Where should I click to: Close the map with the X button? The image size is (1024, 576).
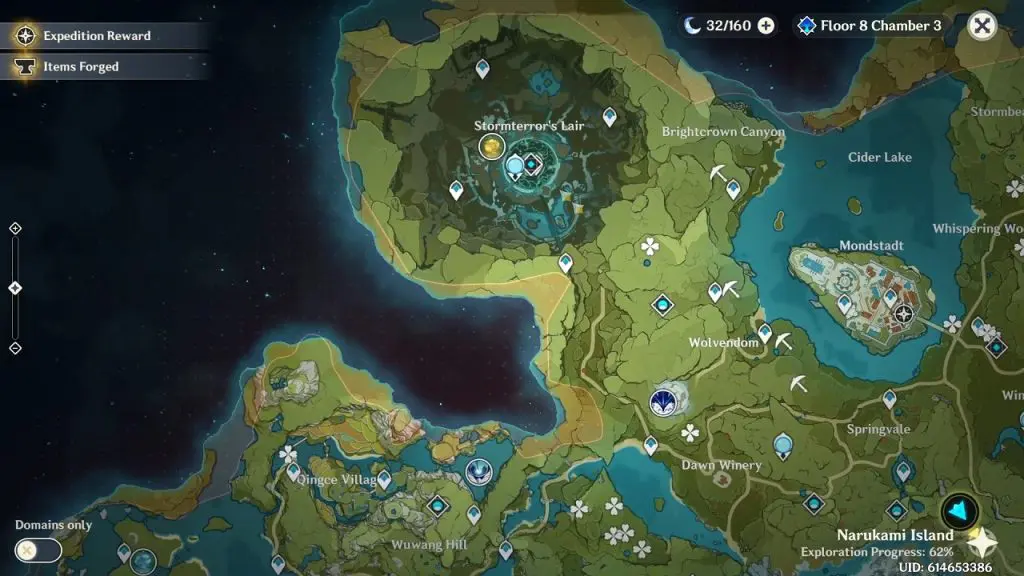click(x=983, y=26)
